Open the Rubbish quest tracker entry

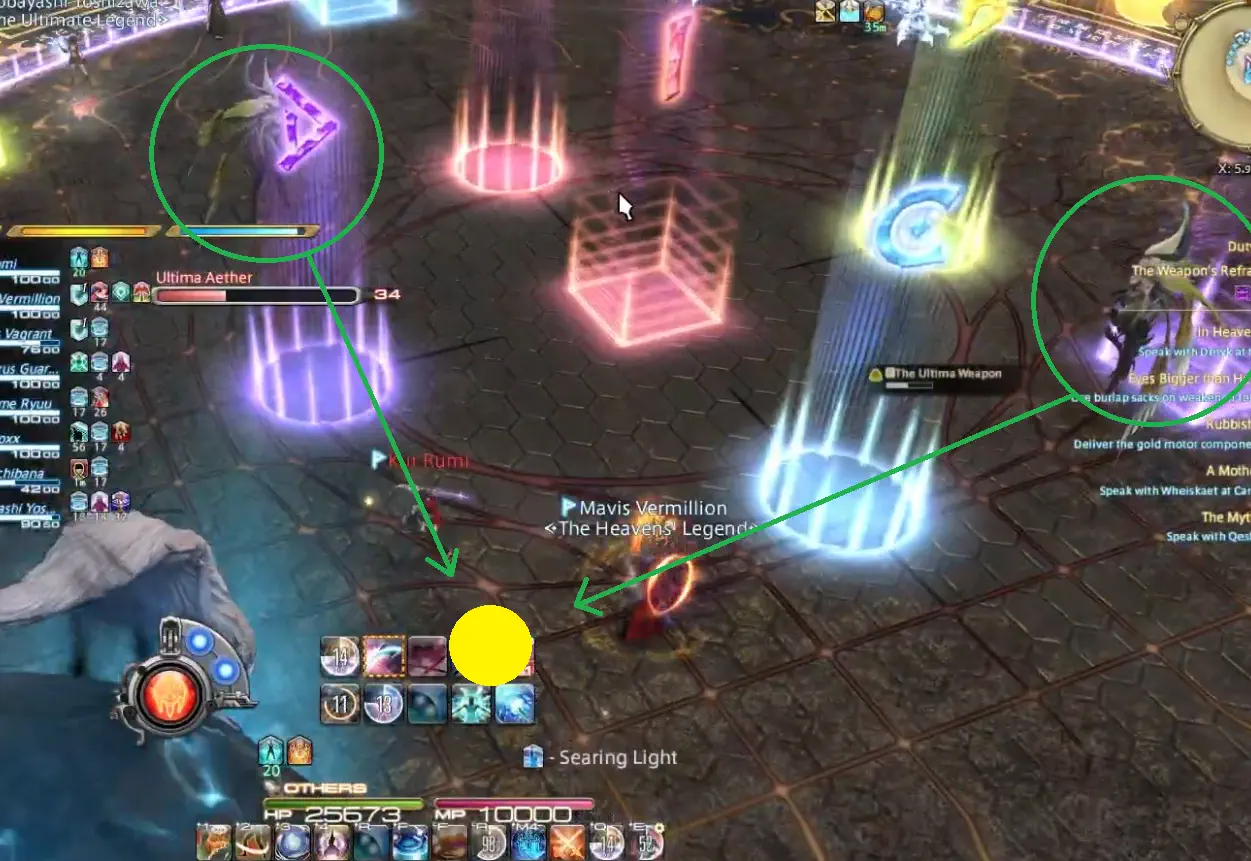1227,424
